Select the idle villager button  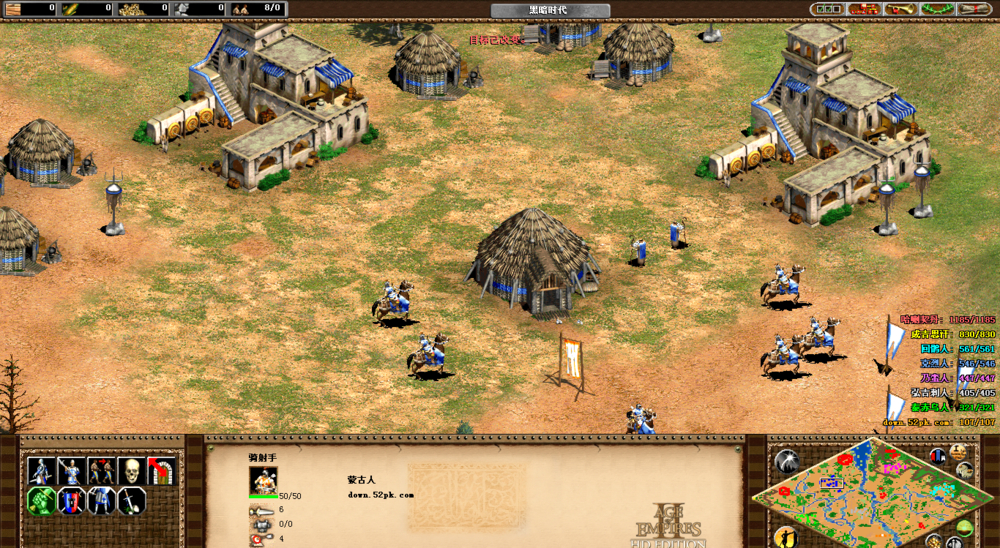(x=786, y=537)
